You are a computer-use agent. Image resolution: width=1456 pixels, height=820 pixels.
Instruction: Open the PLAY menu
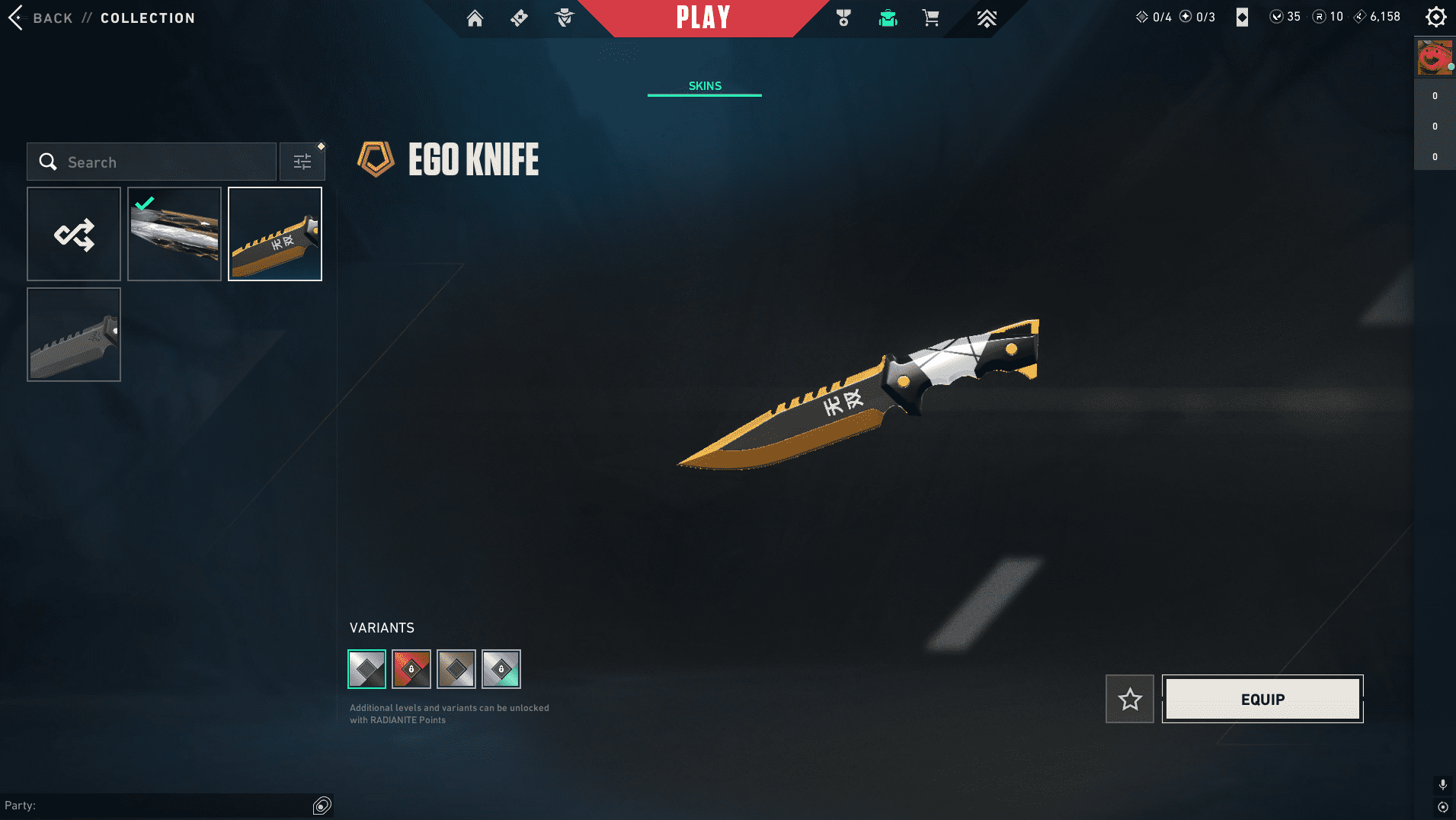point(702,18)
